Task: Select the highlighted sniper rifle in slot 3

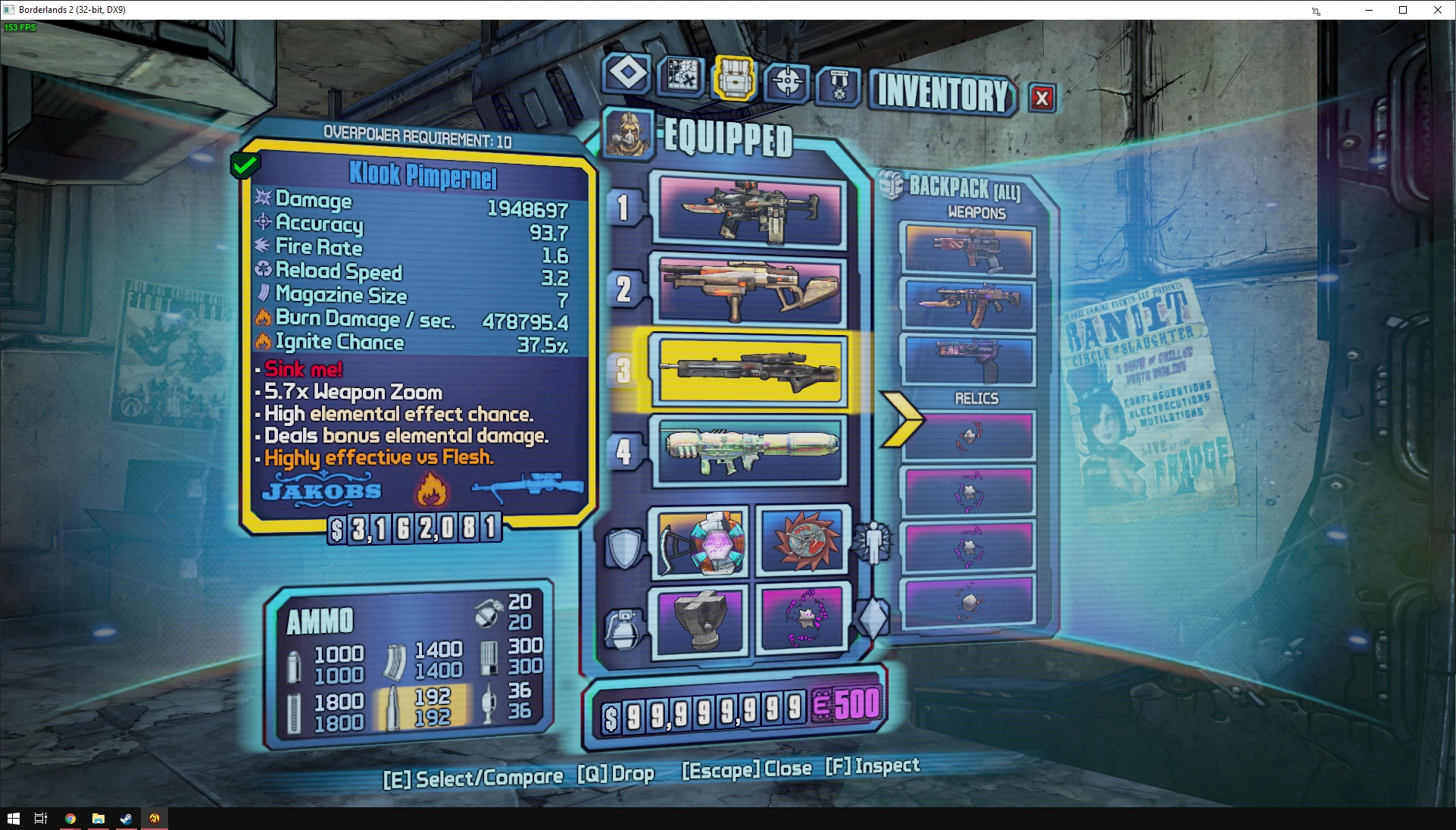Action: coord(751,370)
